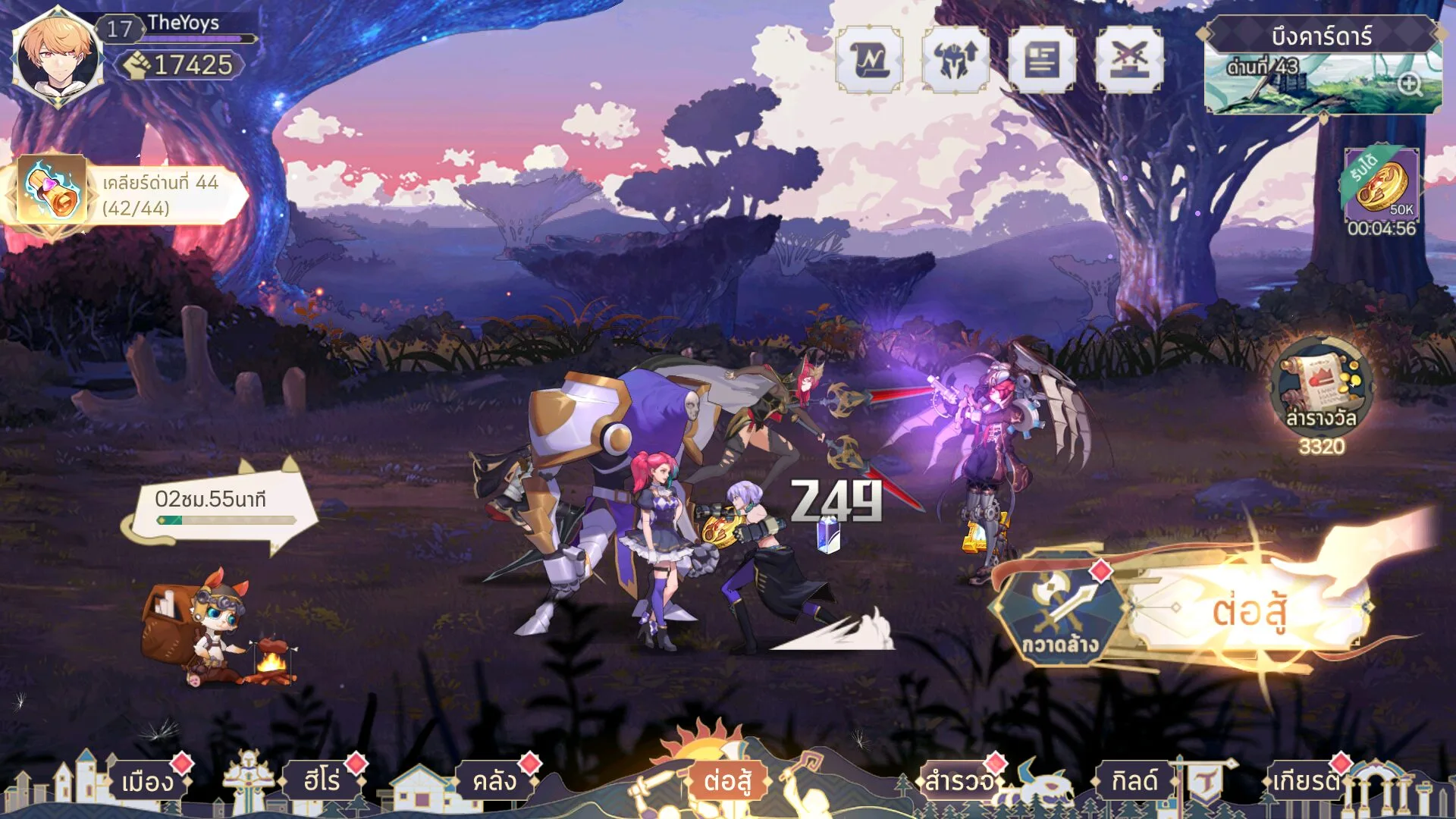The height and width of the screenshot is (819, 1456).
Task: Open the crossed swords icon at top
Action: coord(1129,60)
